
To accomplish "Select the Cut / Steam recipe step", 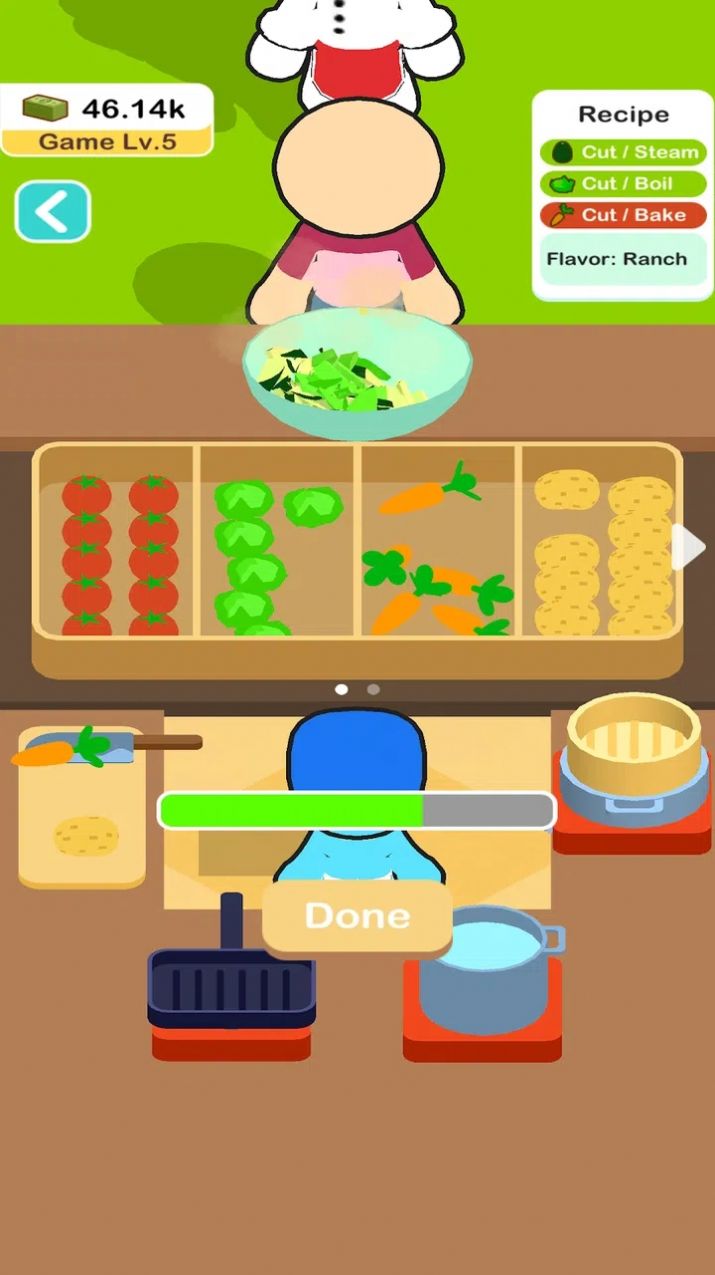I will coord(623,152).
